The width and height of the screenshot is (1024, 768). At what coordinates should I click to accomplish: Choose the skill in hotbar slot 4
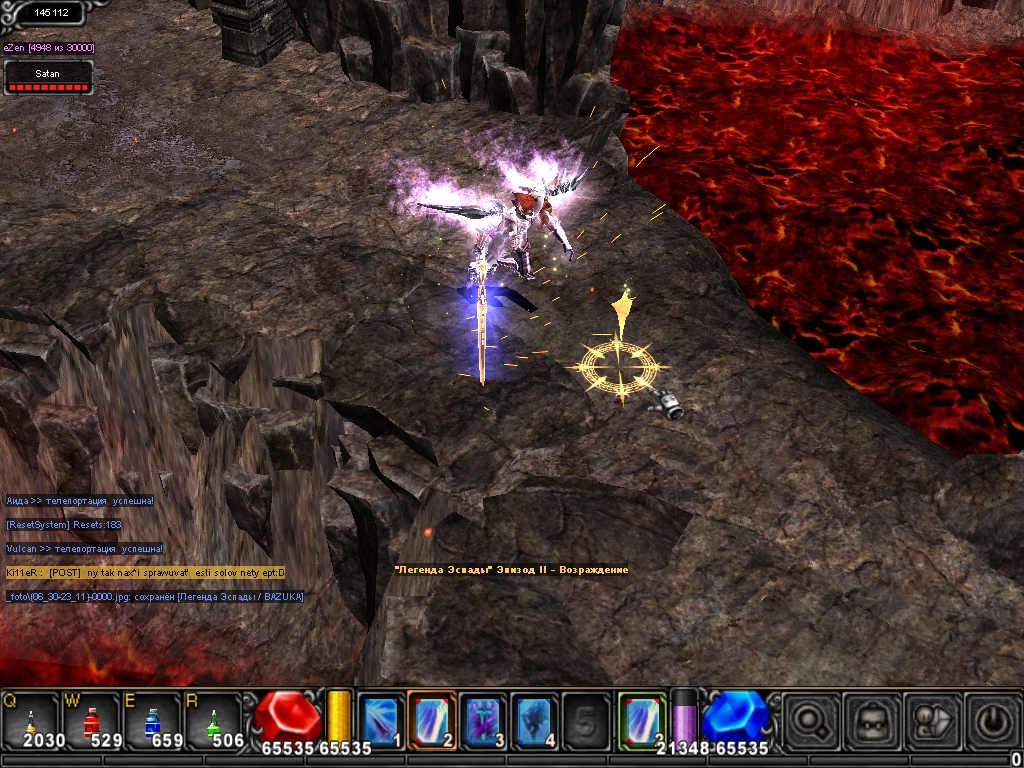point(536,719)
